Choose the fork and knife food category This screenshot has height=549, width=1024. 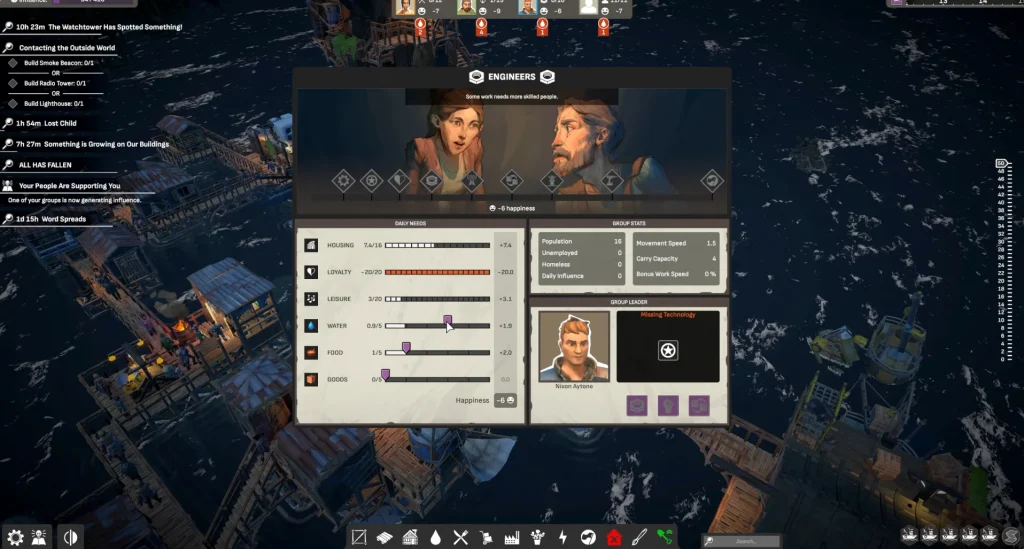[x=461, y=537]
